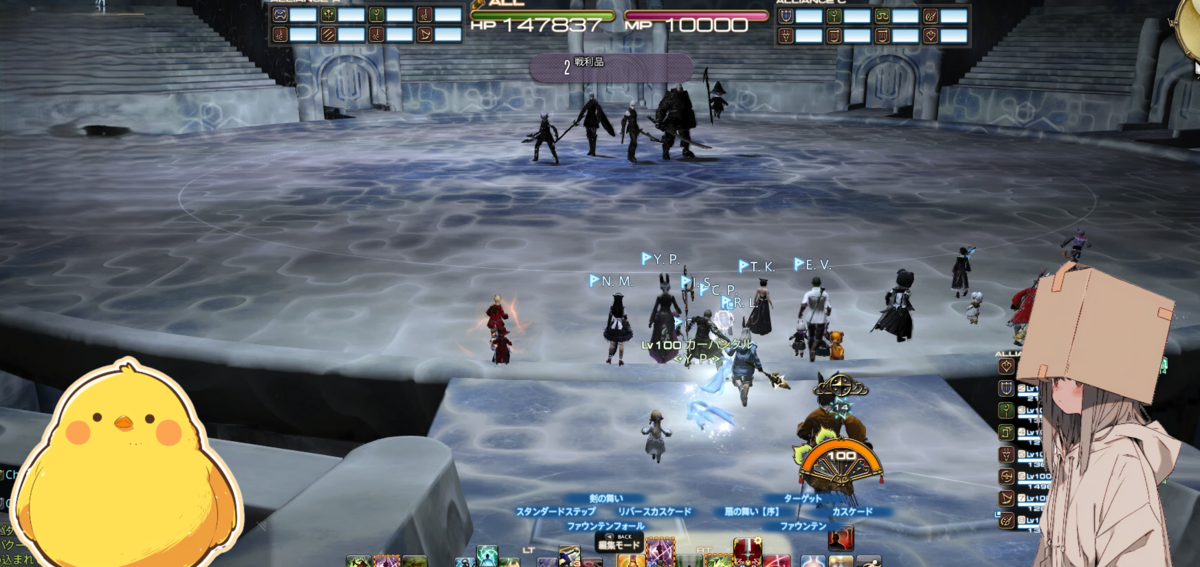This screenshot has width=1200, height=567.
Task: Select the ターゲット label
Action: tap(803, 498)
